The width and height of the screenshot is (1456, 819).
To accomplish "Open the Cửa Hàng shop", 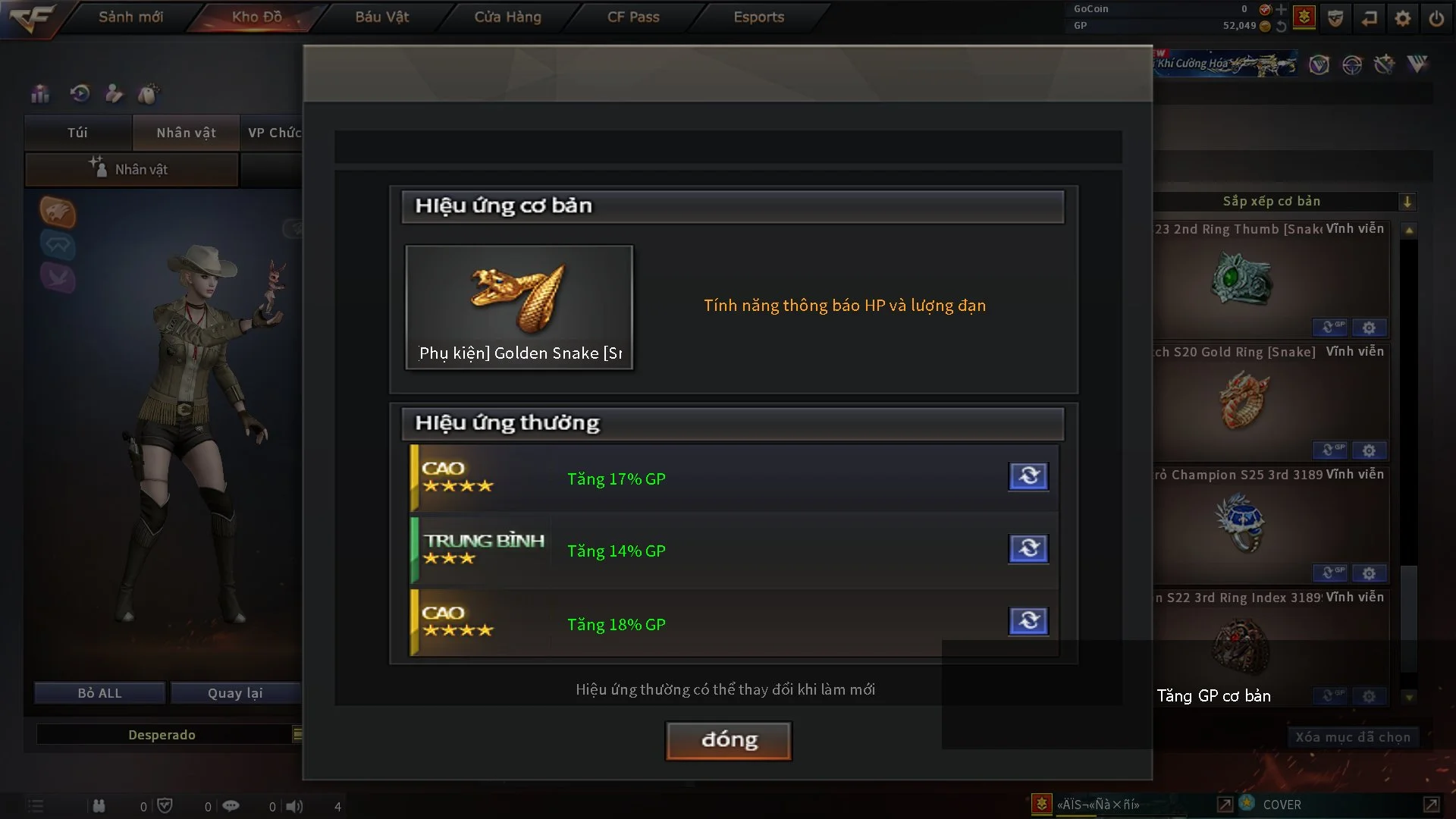I will coord(507,17).
